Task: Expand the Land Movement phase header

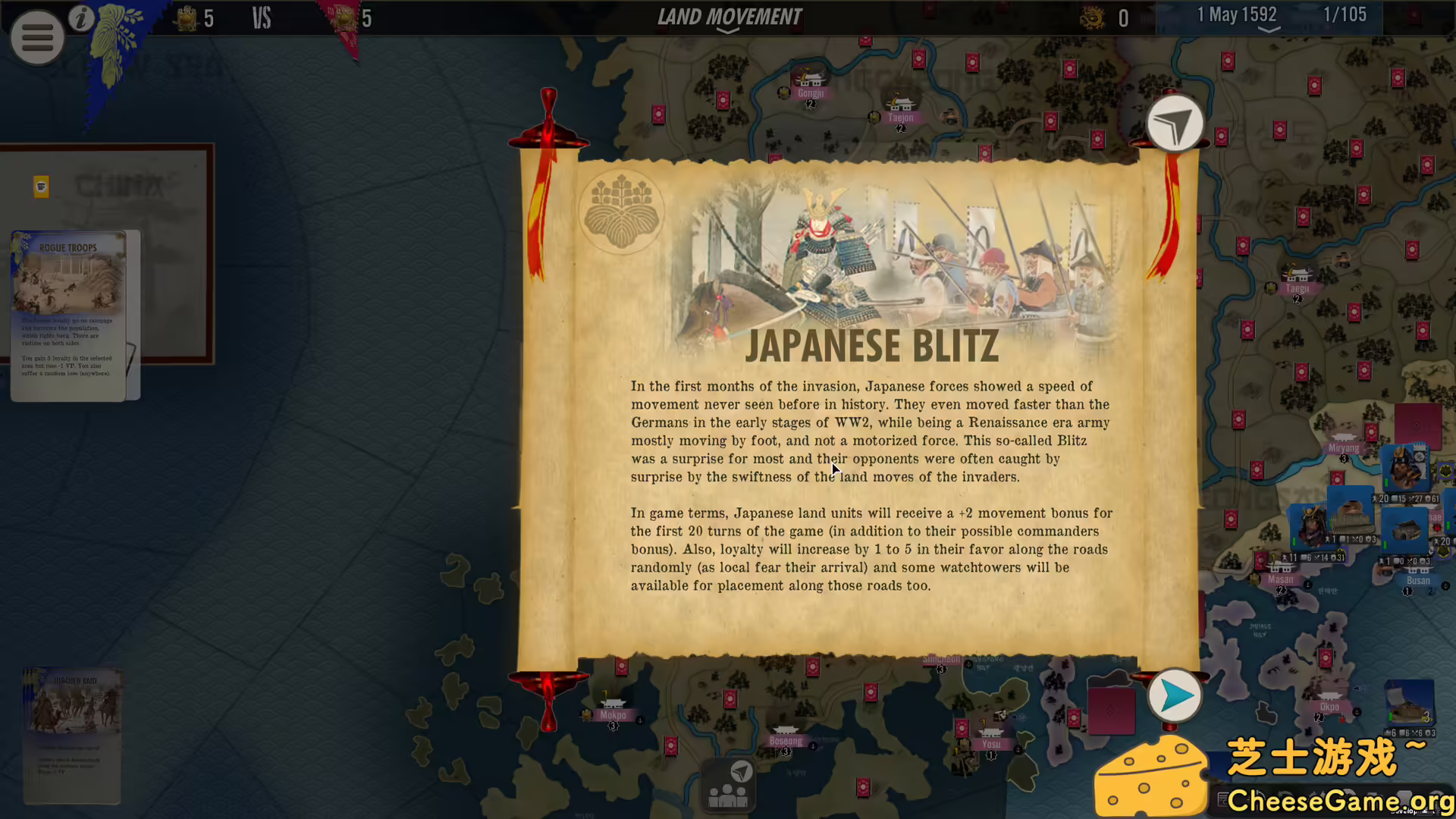Action: [x=728, y=19]
